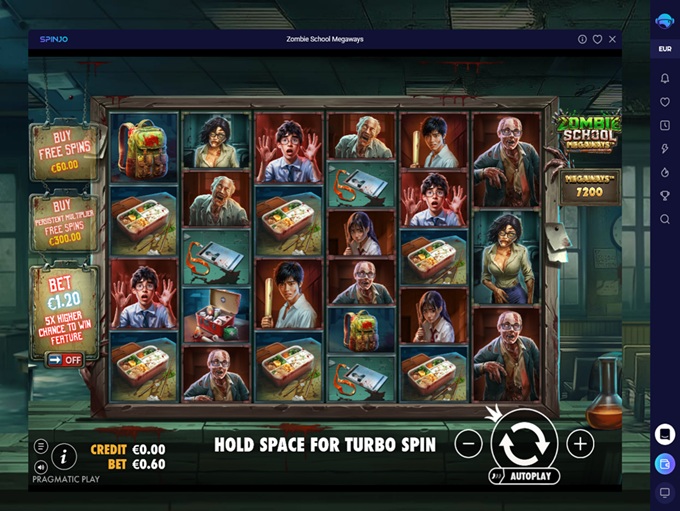Increase the bet with the plus button
The image size is (680, 511).
580,444
